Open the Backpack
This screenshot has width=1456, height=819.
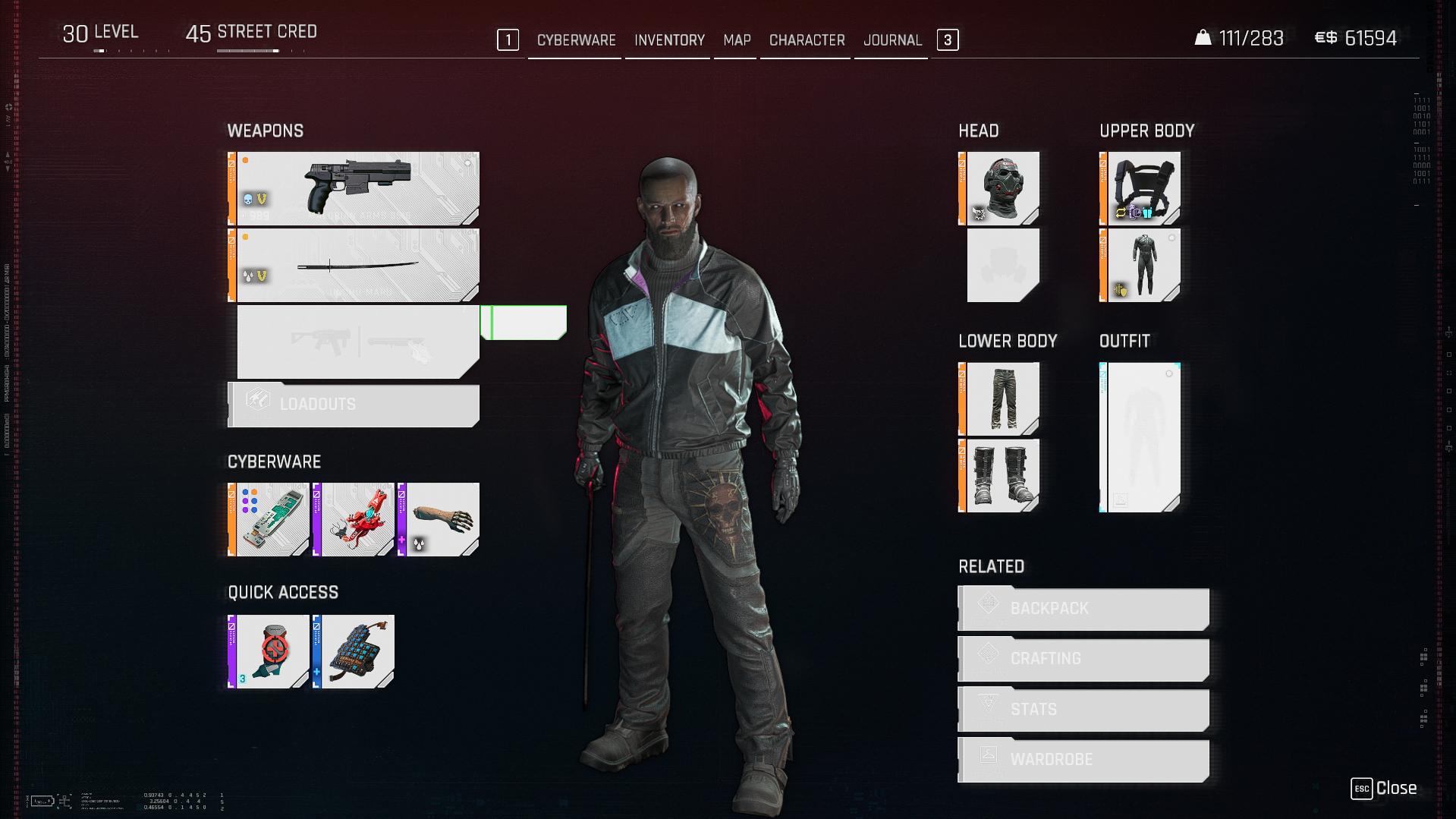tap(1083, 609)
